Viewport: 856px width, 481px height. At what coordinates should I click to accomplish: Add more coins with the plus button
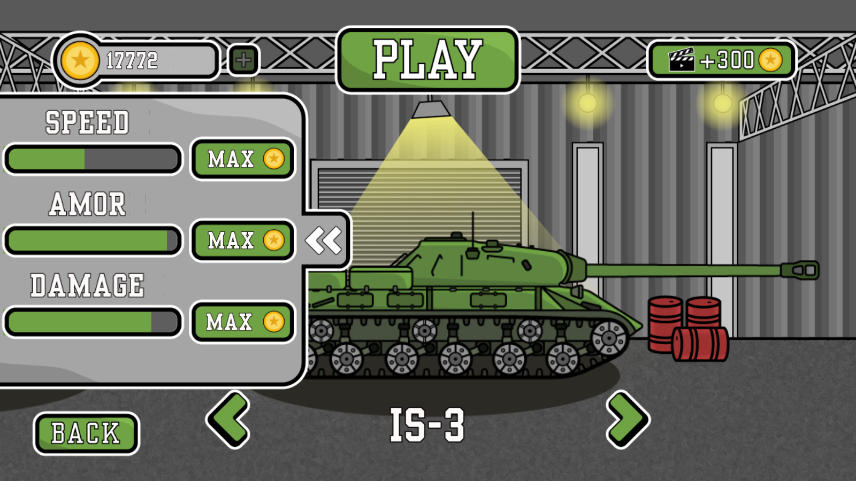(x=243, y=60)
